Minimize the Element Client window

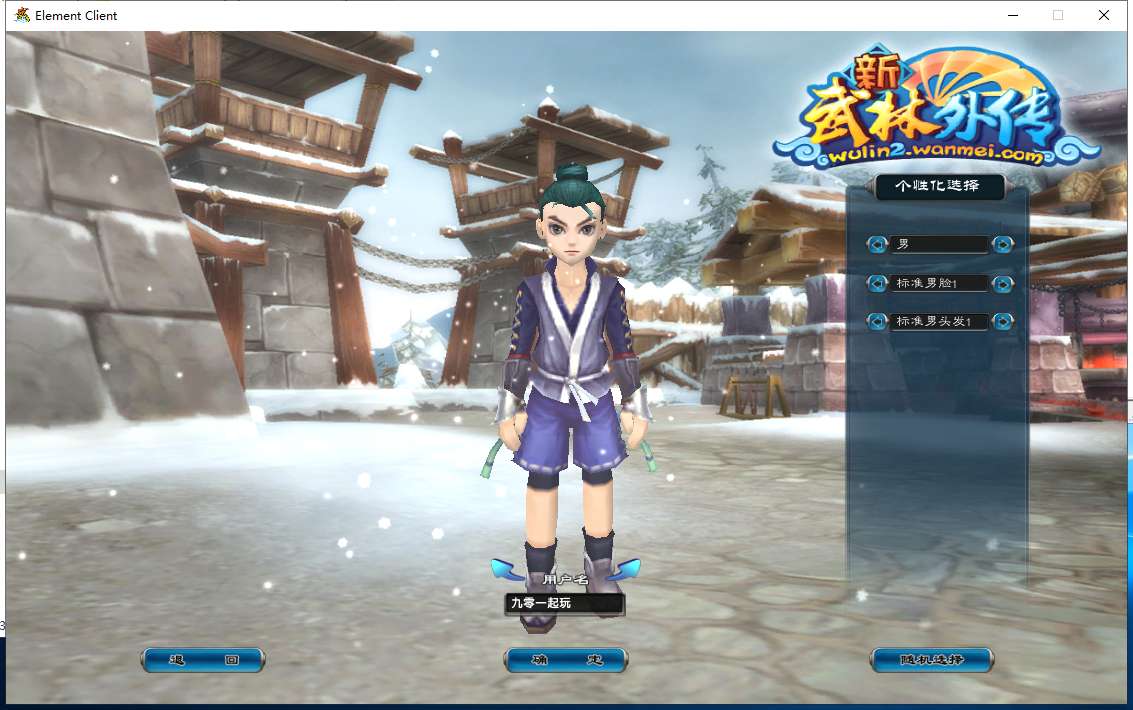(x=1012, y=15)
